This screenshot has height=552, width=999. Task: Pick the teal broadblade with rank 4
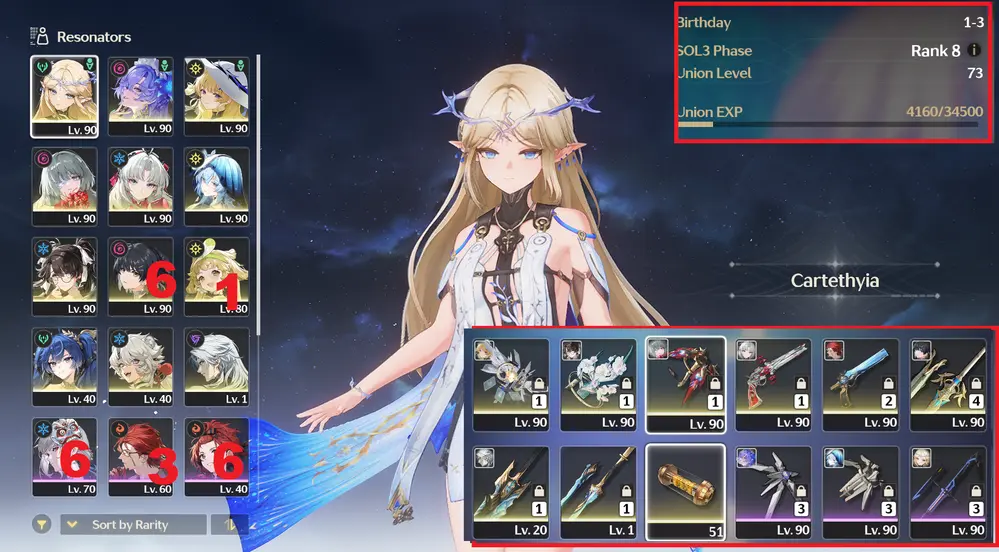coord(945,383)
